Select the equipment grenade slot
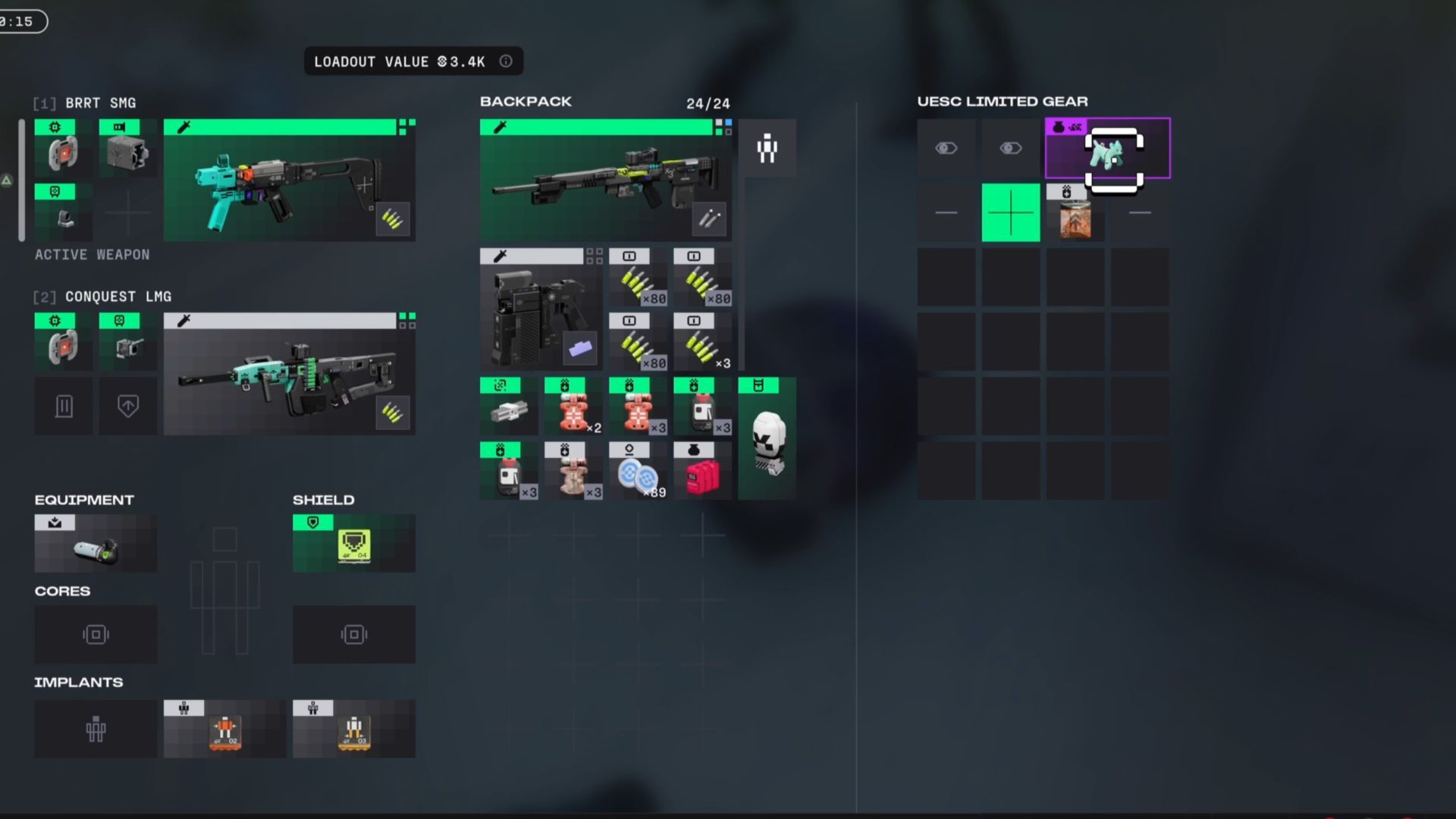The width and height of the screenshot is (1456, 819). [96, 544]
